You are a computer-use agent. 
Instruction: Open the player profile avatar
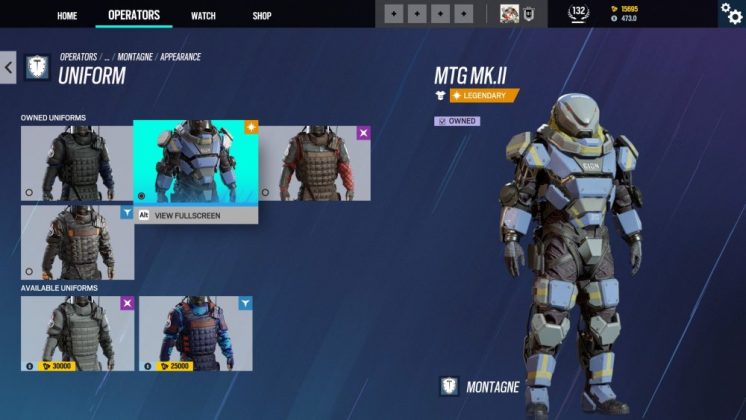point(510,14)
